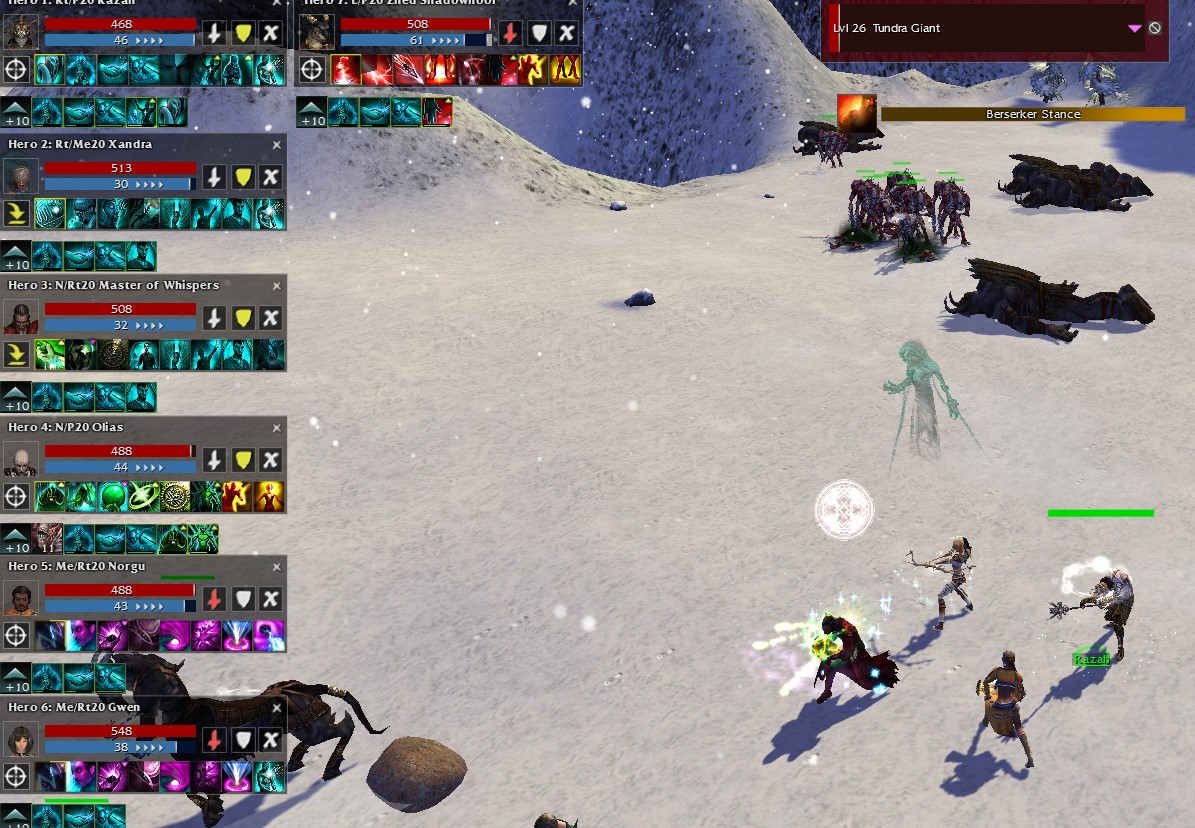The width and height of the screenshot is (1195, 828).
Task: Set Norgu to Avoid Combat
Action: [x=270, y=599]
